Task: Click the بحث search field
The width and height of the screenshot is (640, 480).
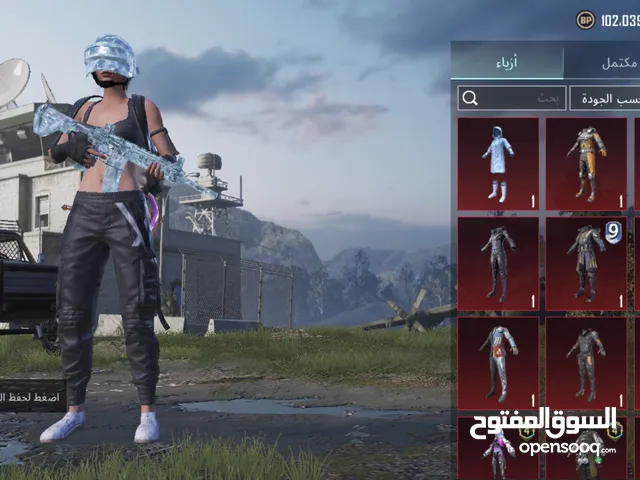Action: (511, 98)
